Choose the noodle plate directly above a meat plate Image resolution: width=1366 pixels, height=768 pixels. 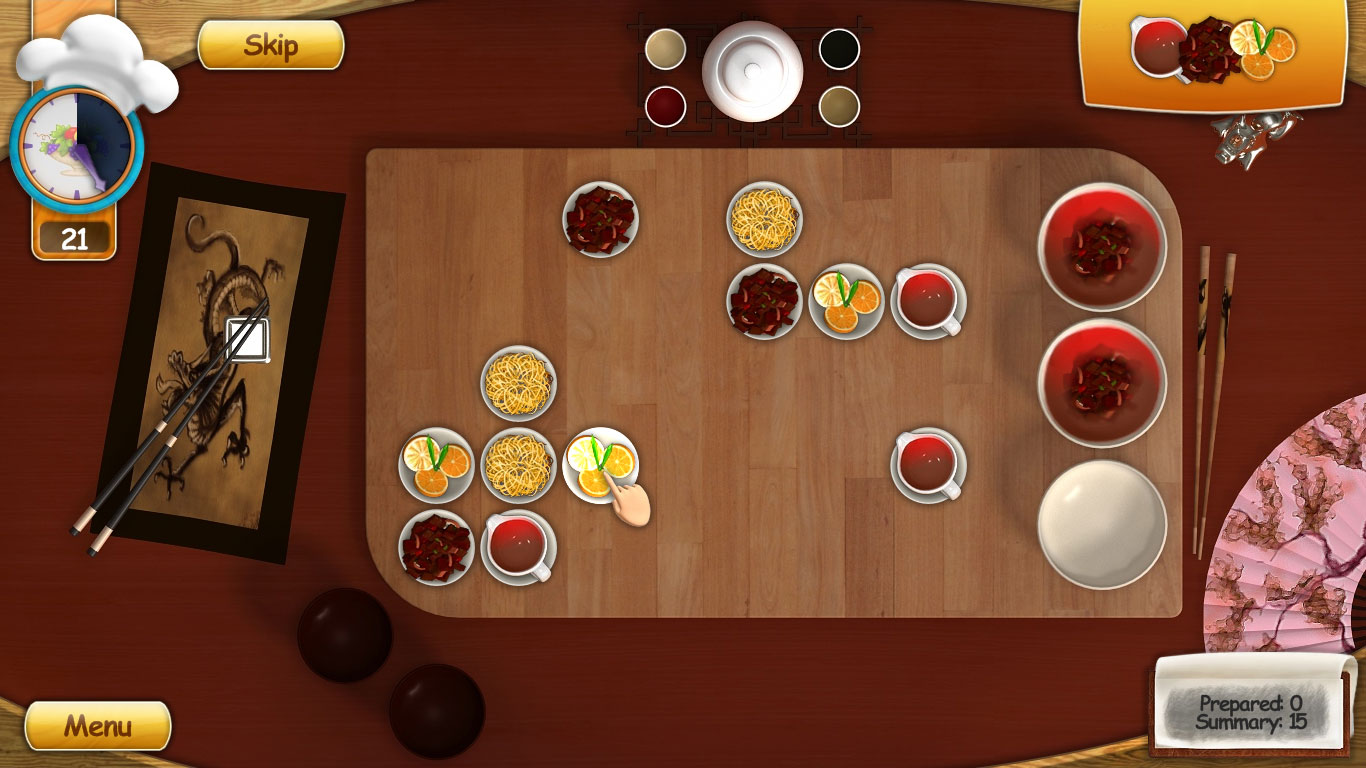pos(764,219)
